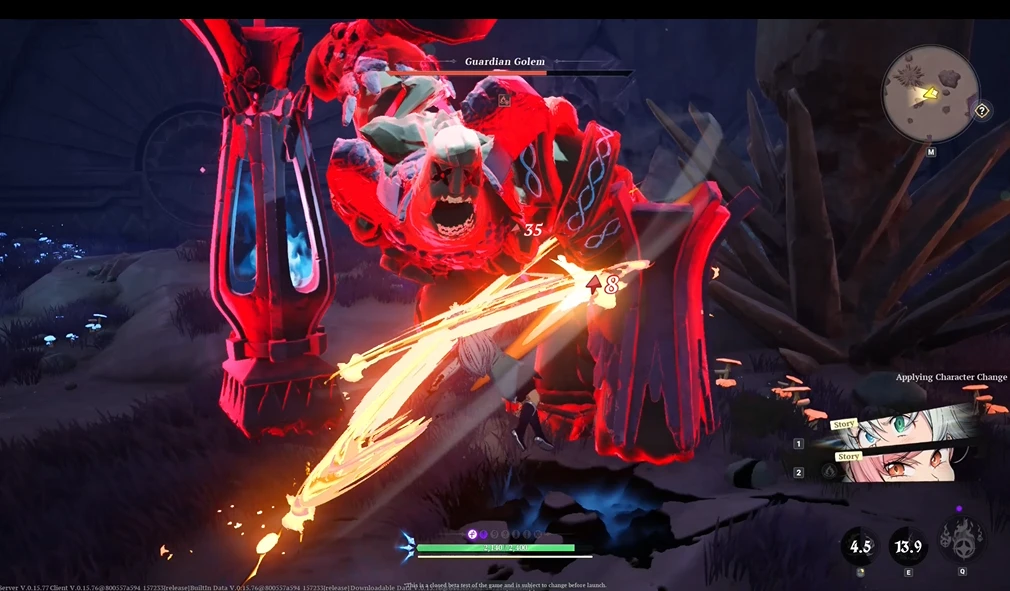Activate the skill showing 13.9 cooldown
Screen dimensions: 1010x591
coord(908,545)
